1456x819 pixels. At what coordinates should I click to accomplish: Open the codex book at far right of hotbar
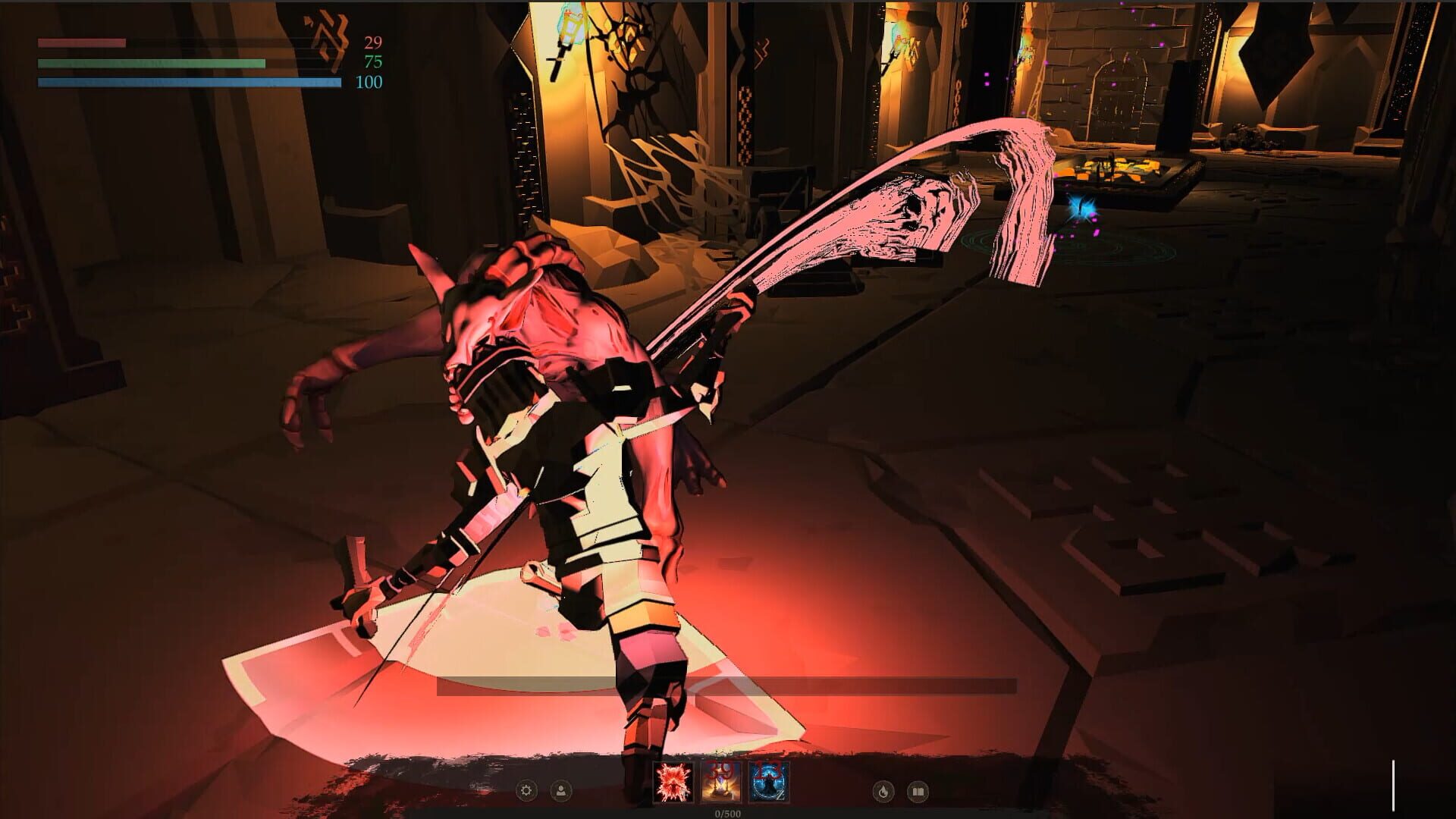919,791
